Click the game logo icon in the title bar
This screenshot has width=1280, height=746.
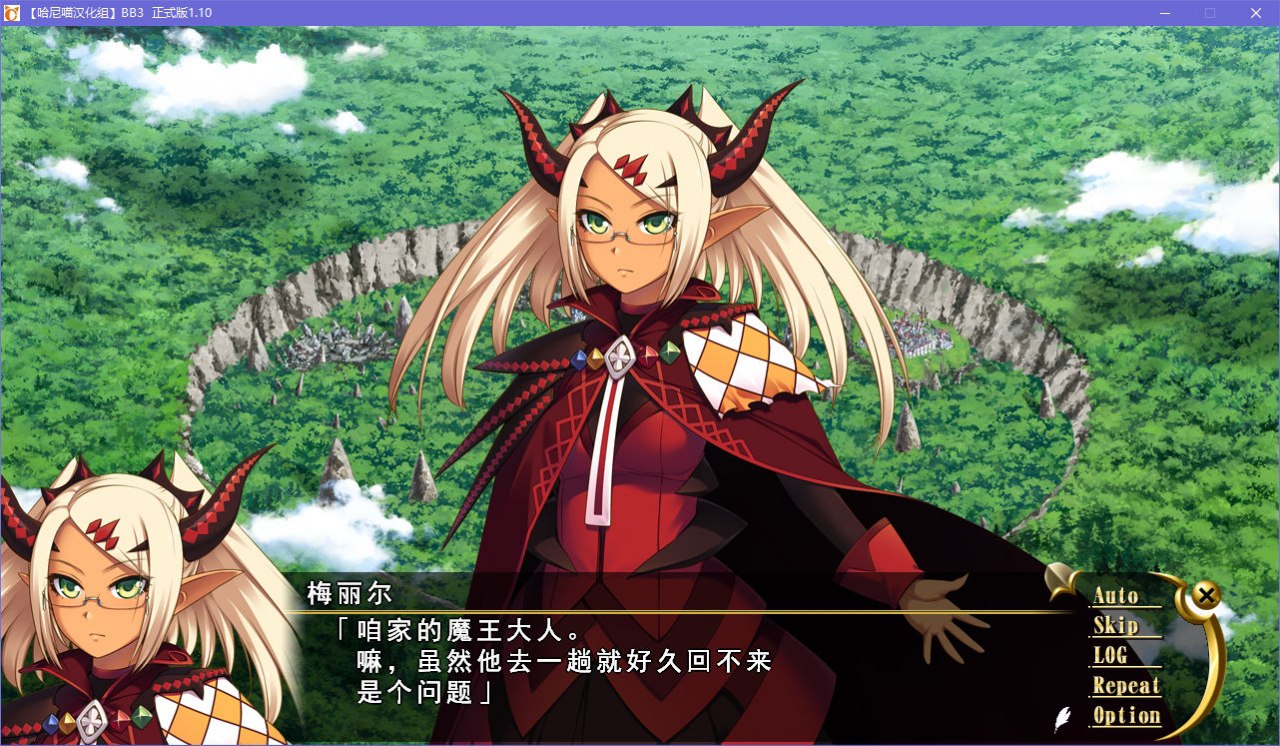click(x=13, y=12)
